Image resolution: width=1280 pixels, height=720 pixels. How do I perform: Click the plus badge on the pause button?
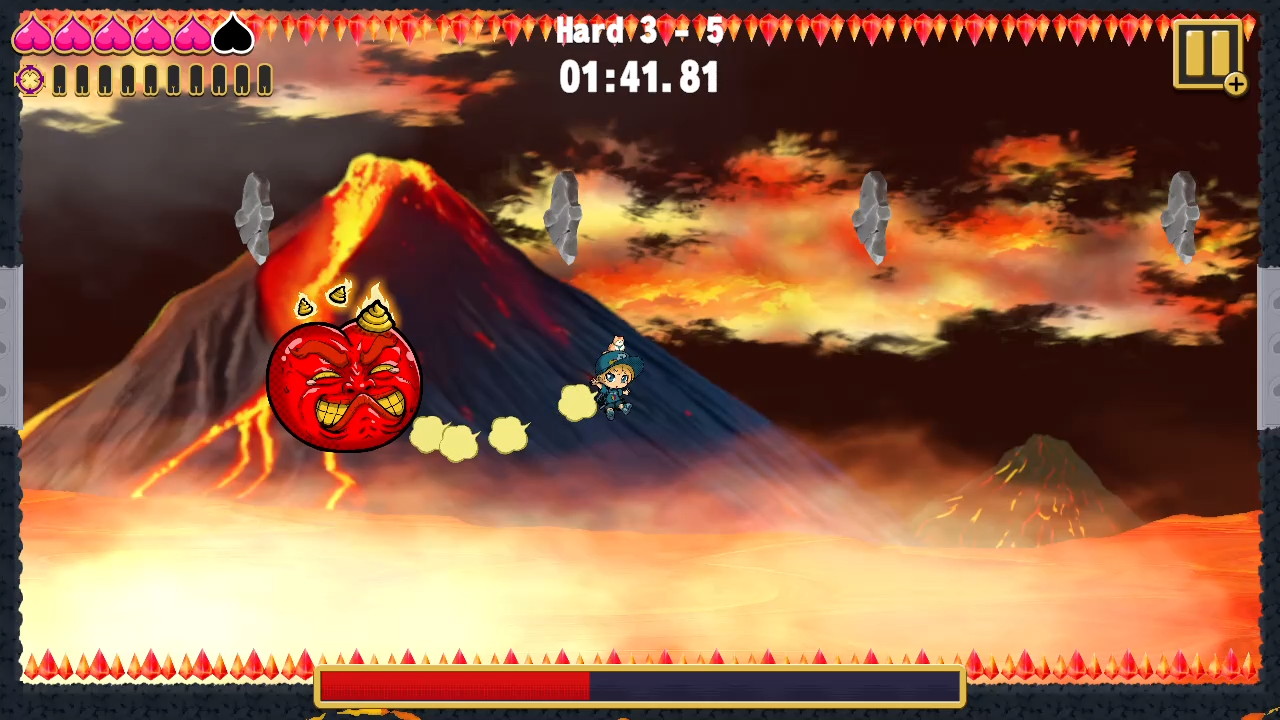pyautogui.click(x=1236, y=85)
